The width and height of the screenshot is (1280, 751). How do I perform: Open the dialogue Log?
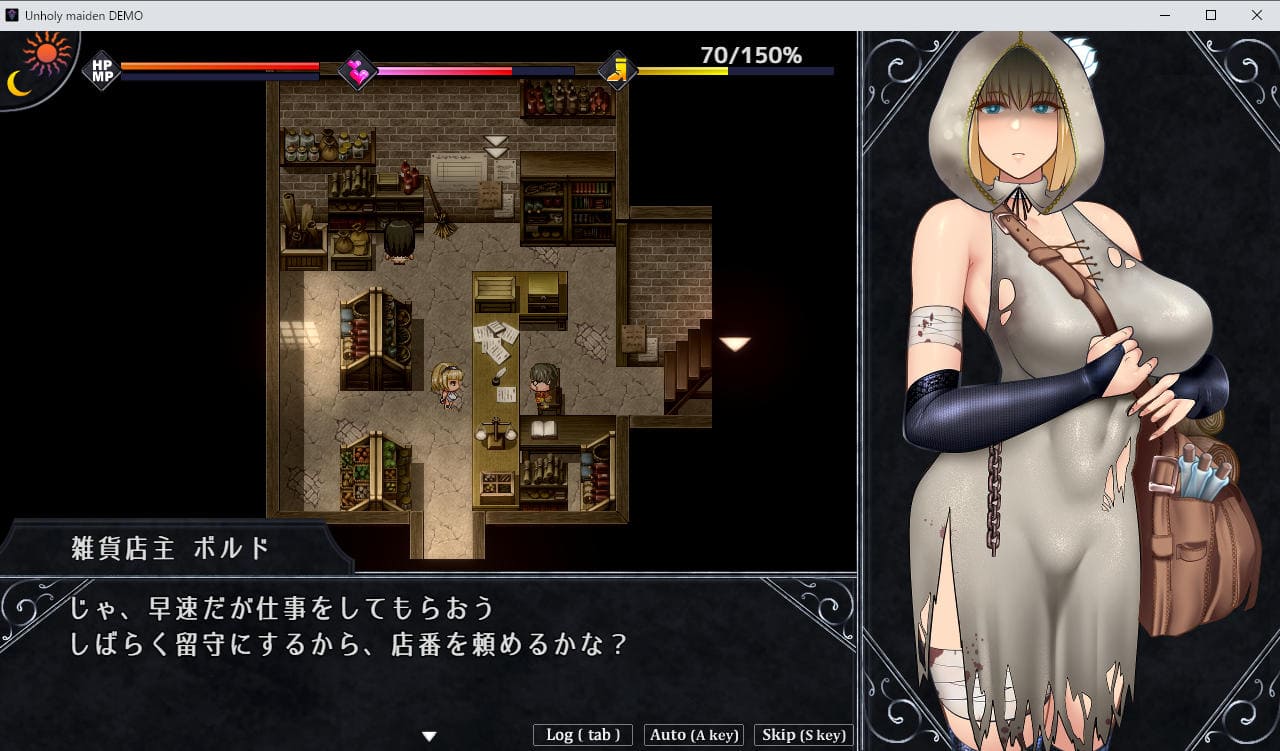coord(583,735)
